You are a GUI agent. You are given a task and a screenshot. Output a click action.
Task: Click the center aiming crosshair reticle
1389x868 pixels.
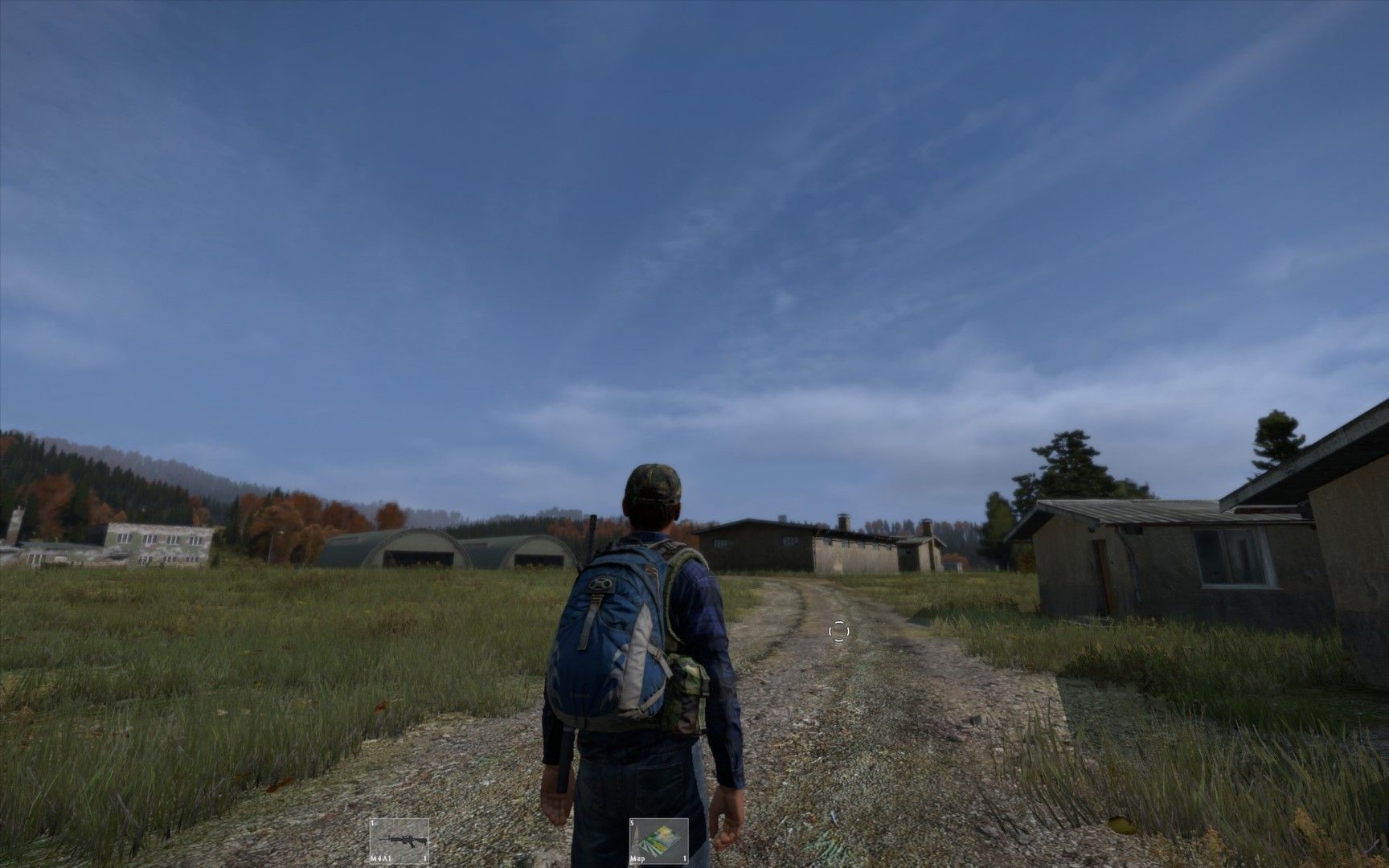(839, 632)
